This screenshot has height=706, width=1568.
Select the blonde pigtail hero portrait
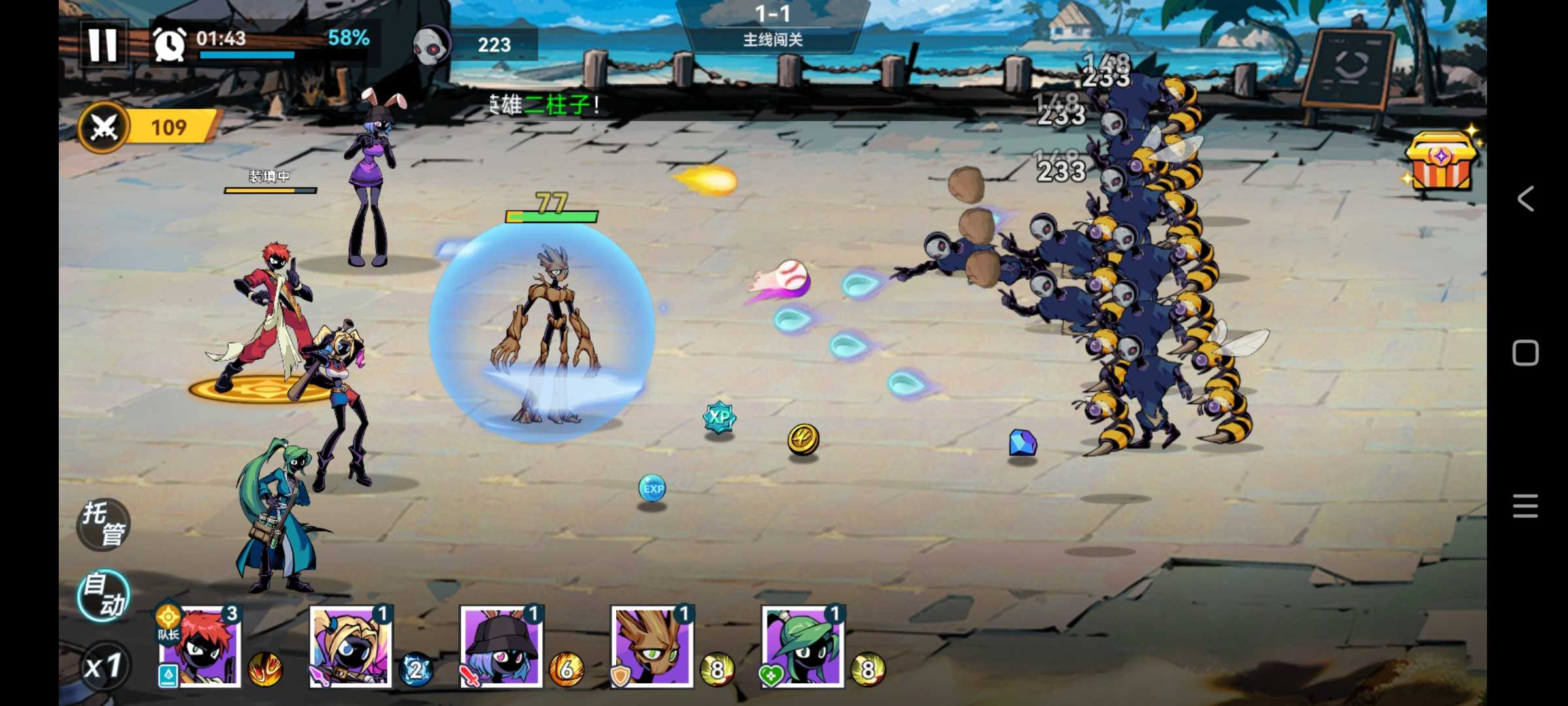pos(351,647)
